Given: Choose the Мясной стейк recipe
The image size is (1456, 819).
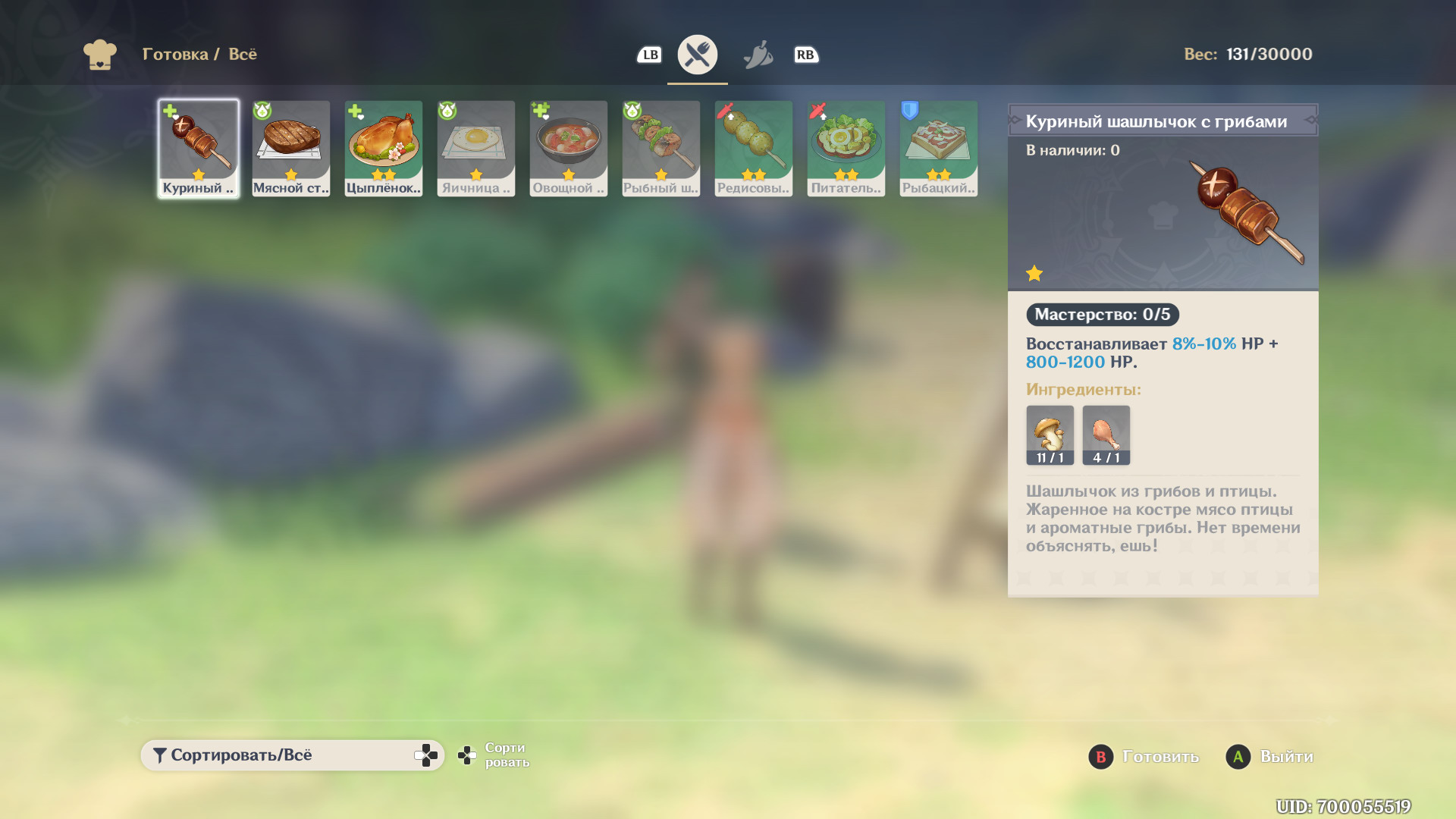Looking at the screenshot, I should tap(291, 149).
